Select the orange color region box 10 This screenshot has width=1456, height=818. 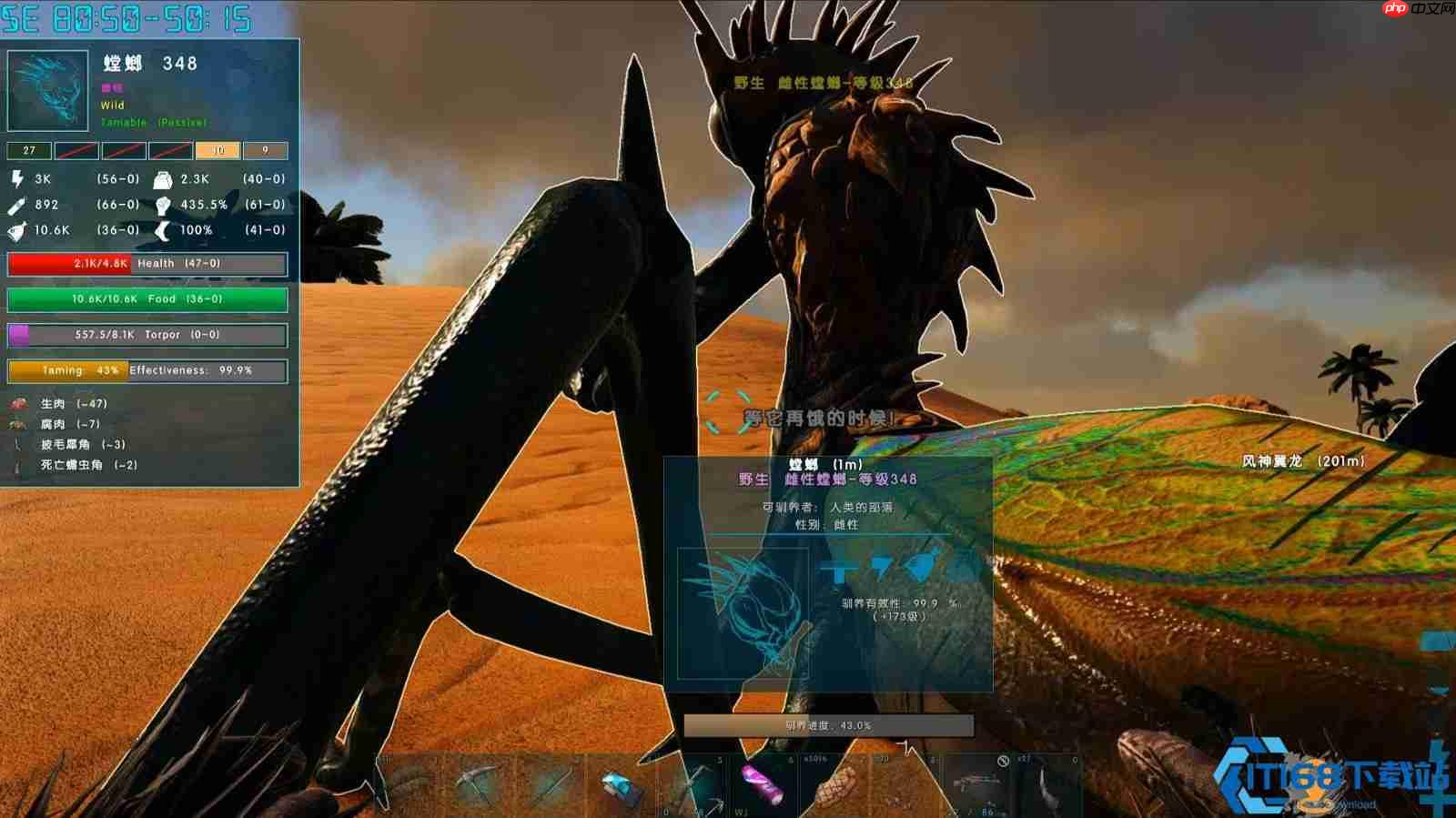pos(218,150)
